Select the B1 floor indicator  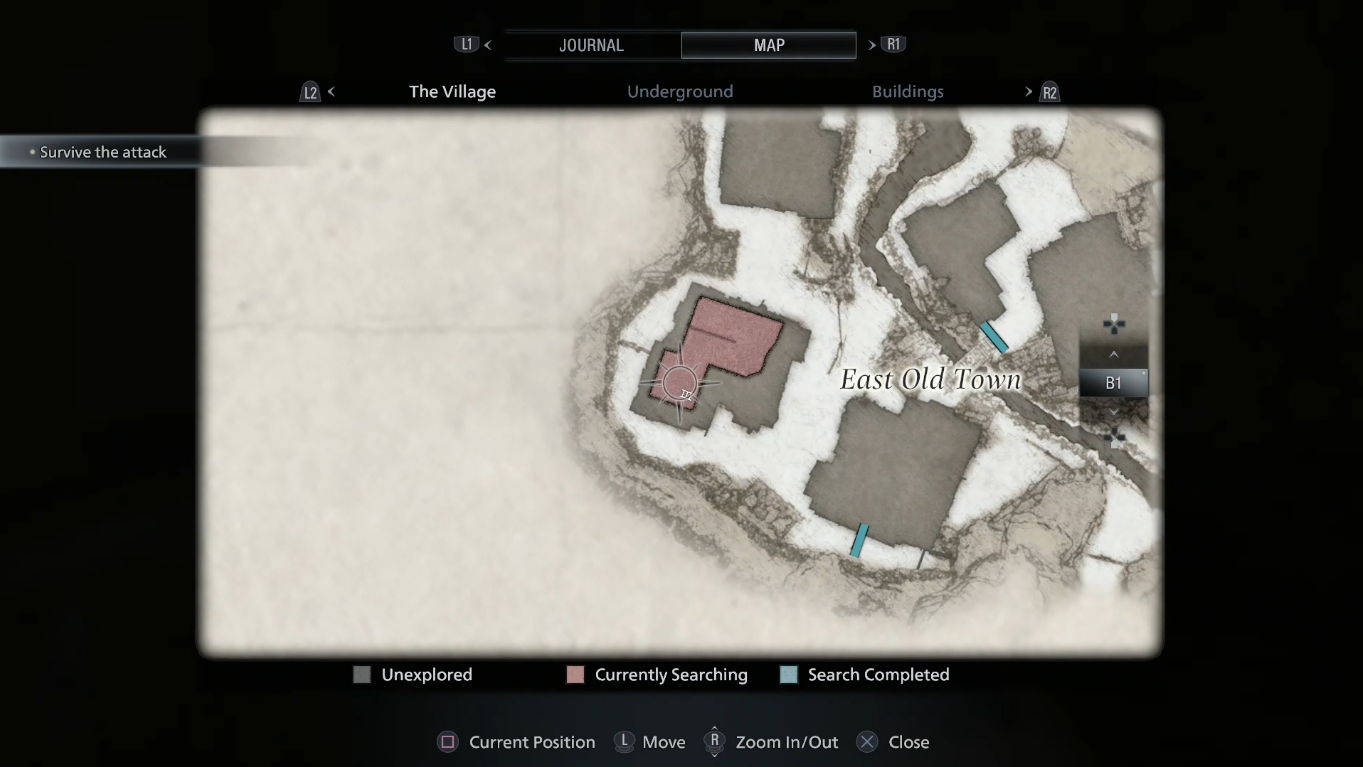(1114, 382)
